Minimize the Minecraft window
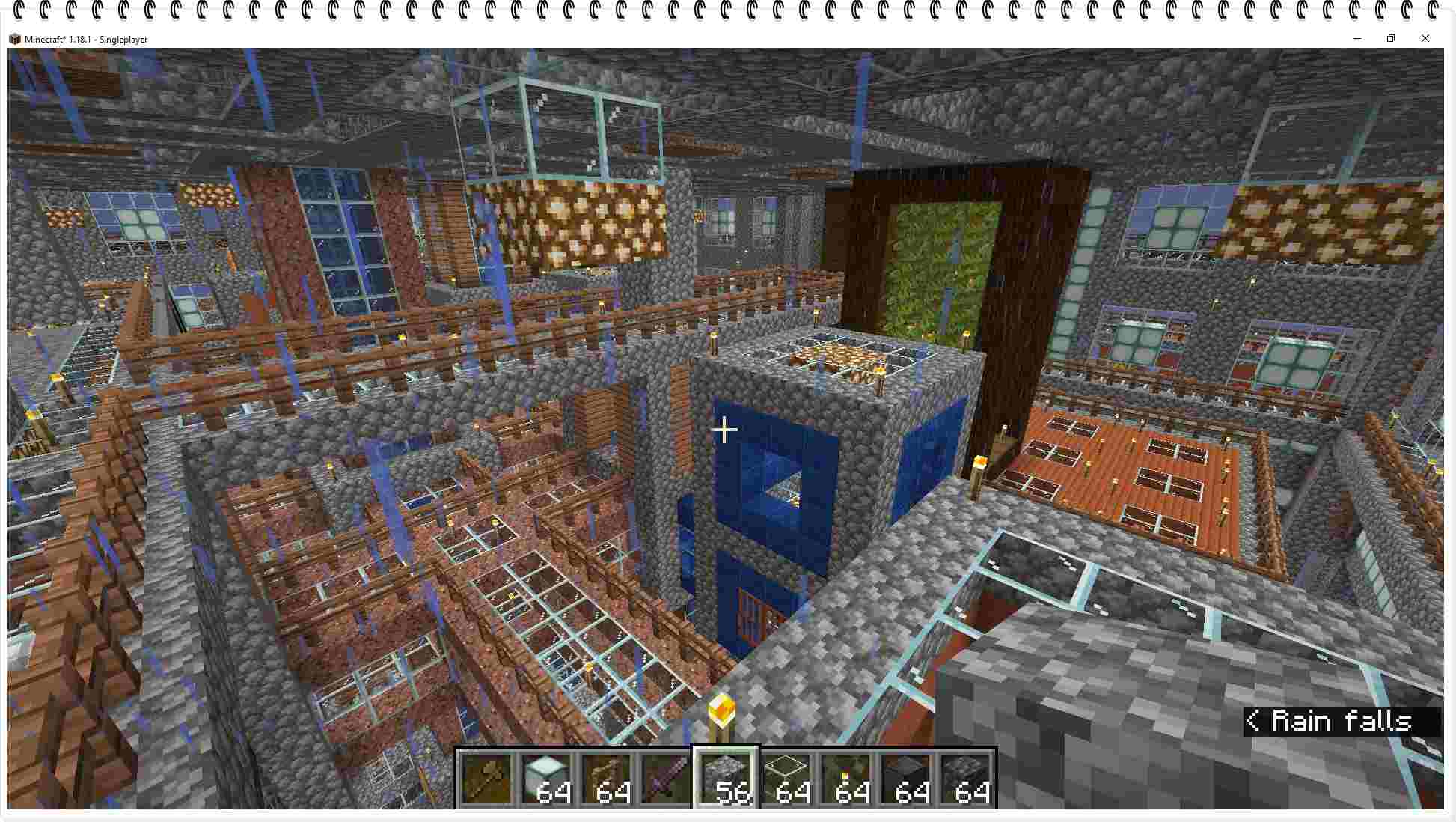The height and width of the screenshot is (822, 1456). [1356, 38]
